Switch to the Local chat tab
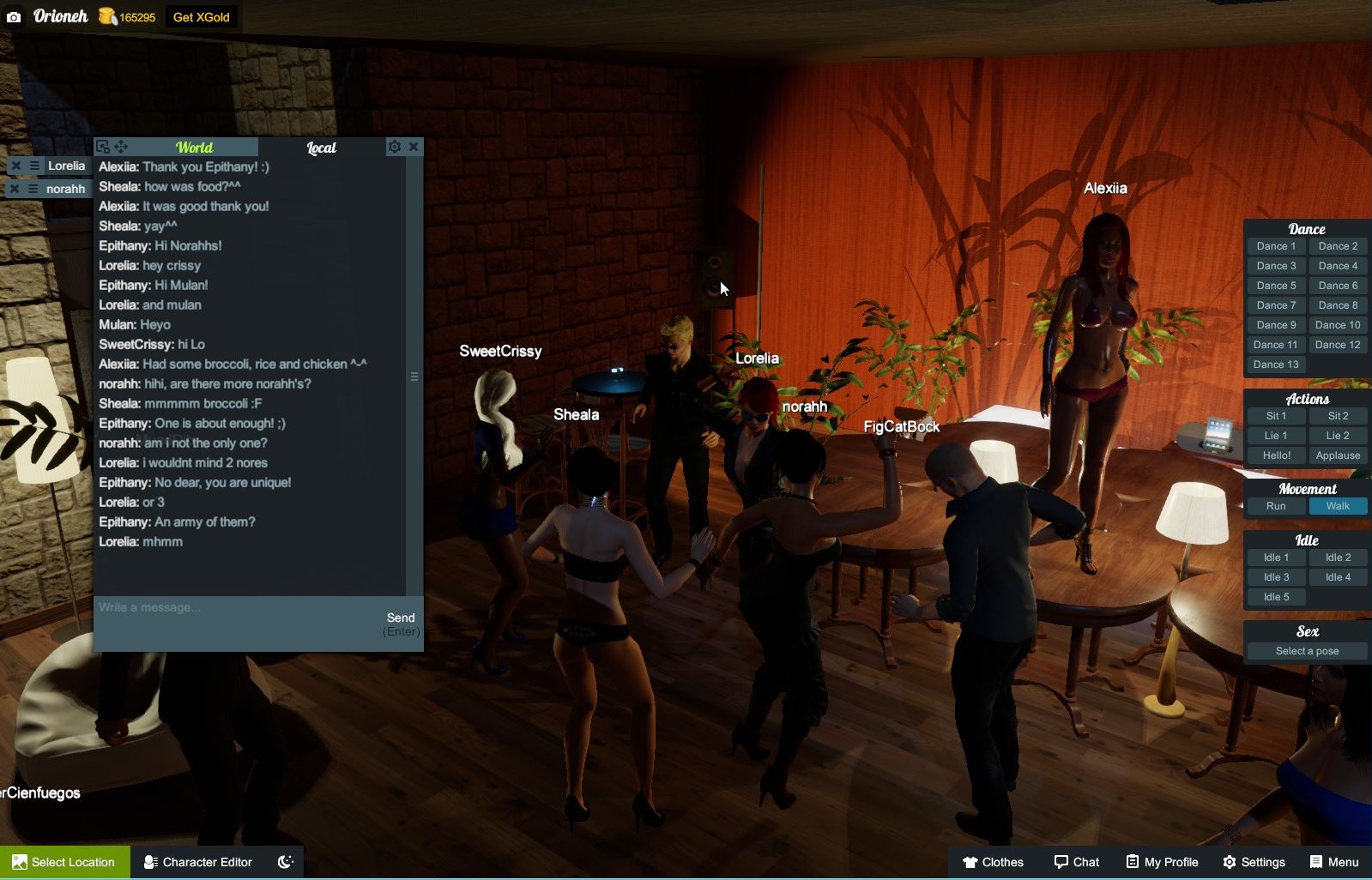The height and width of the screenshot is (880, 1372). pos(322,148)
